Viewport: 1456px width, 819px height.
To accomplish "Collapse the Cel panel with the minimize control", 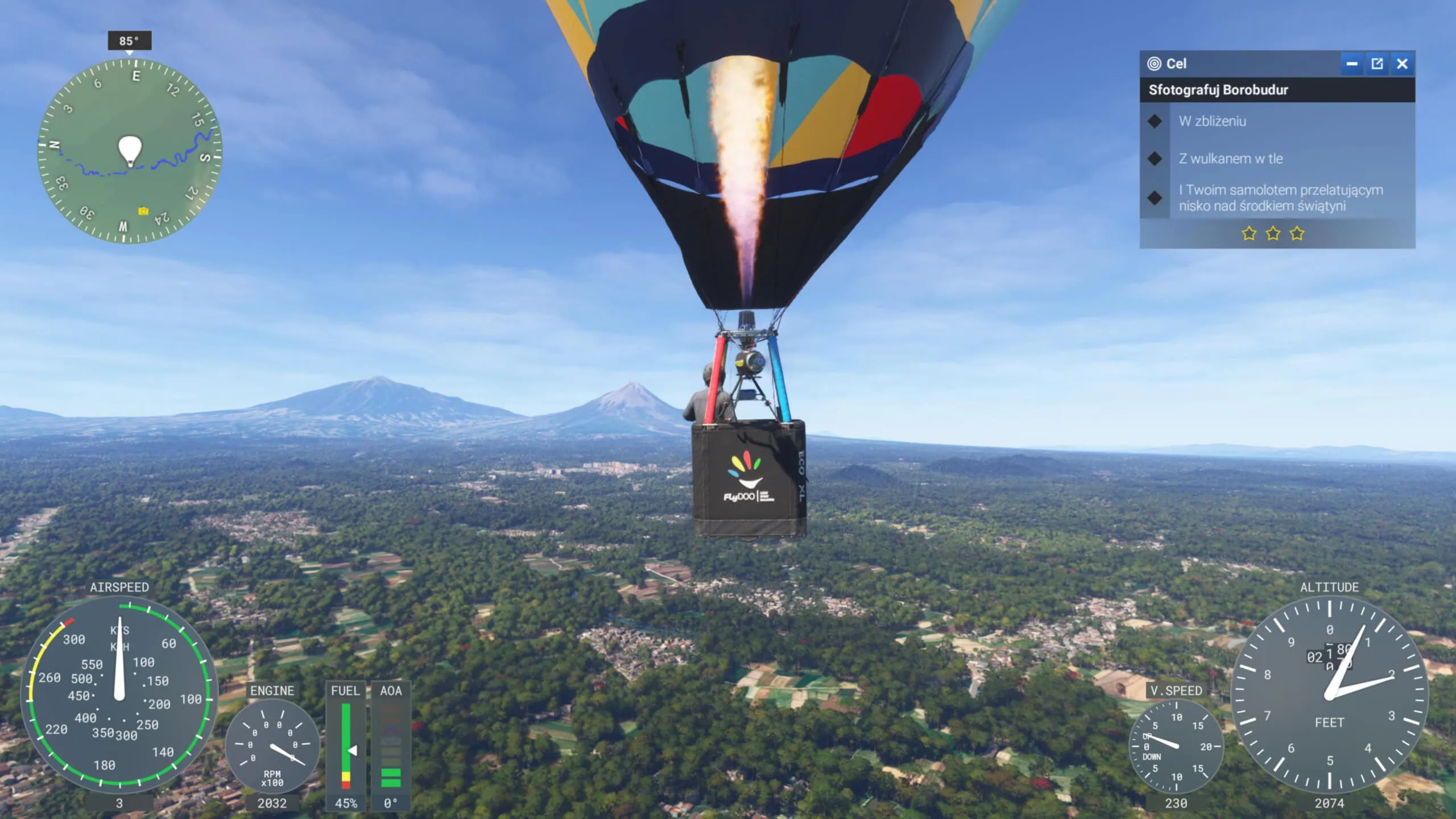I will click(1354, 64).
